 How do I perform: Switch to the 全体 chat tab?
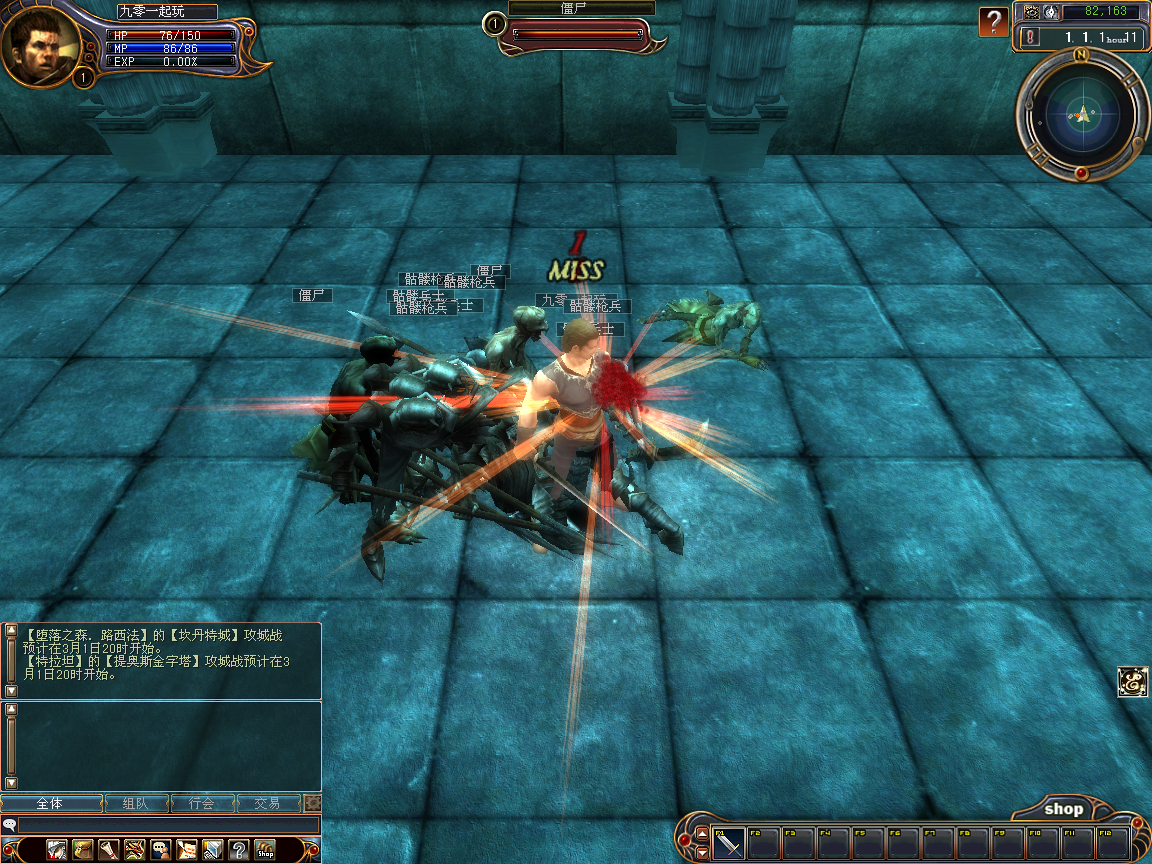click(51, 803)
